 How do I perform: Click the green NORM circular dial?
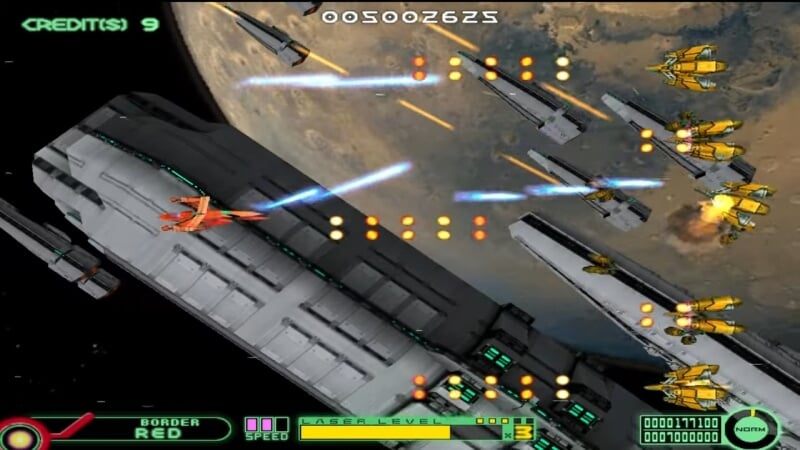750,428
